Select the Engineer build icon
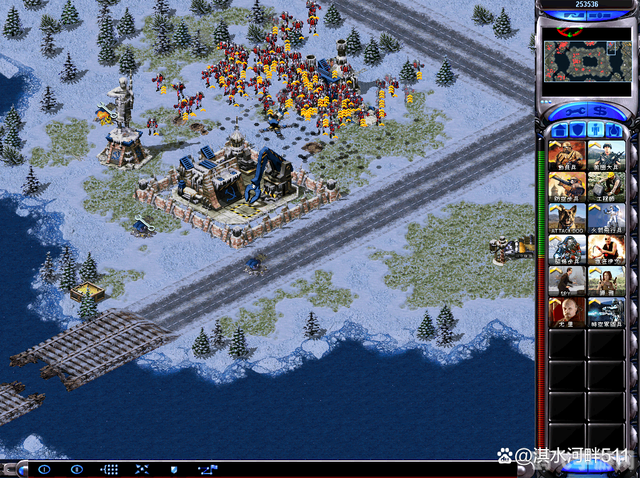 point(605,187)
